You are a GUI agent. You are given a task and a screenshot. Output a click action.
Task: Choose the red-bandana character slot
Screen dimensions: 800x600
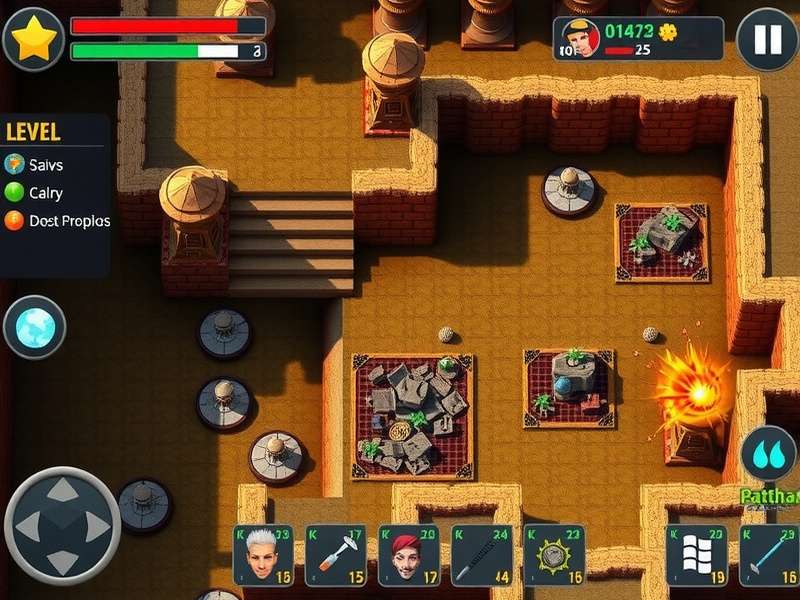(409, 555)
